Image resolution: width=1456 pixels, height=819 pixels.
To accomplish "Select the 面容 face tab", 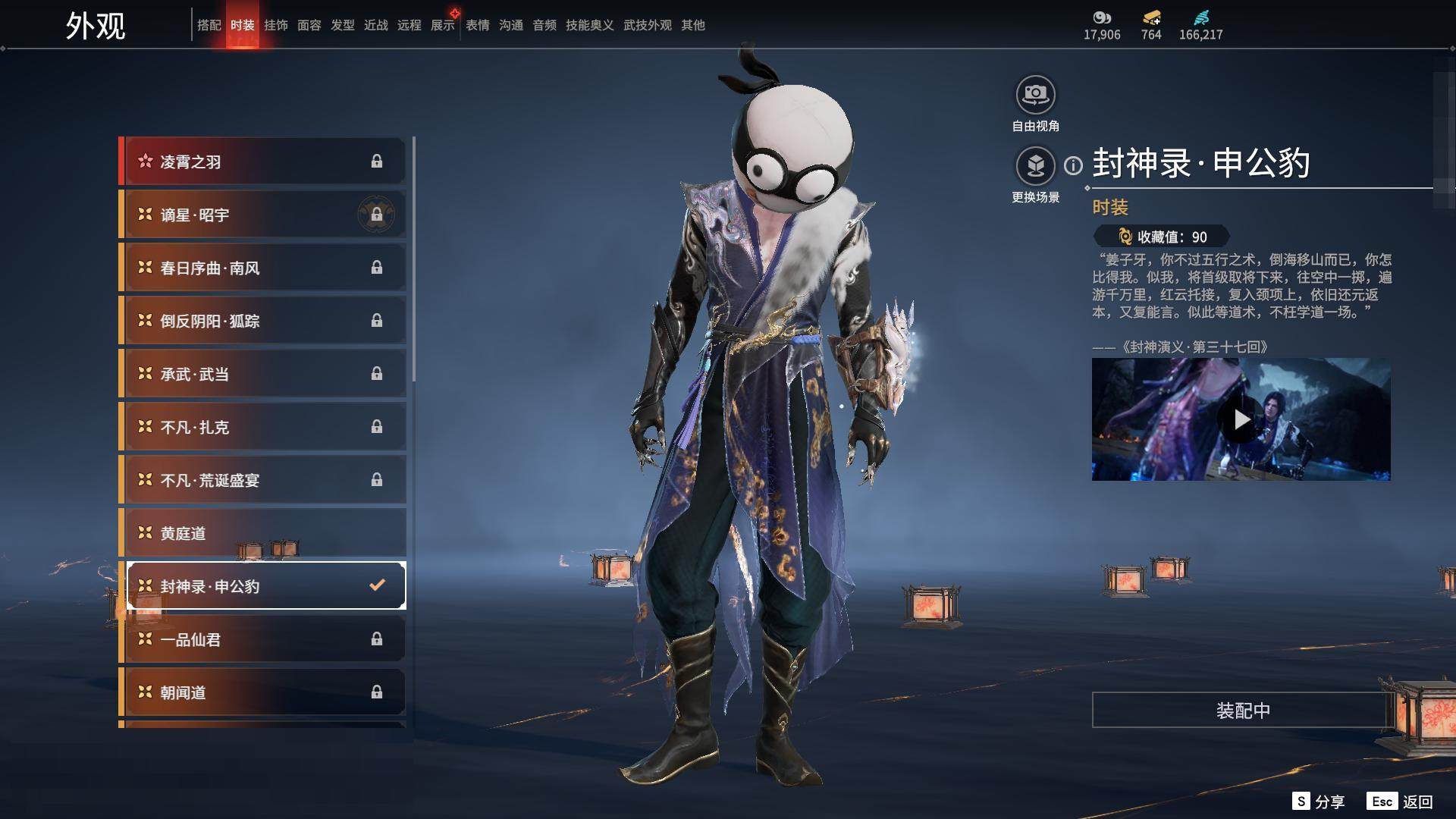I will click(x=309, y=25).
